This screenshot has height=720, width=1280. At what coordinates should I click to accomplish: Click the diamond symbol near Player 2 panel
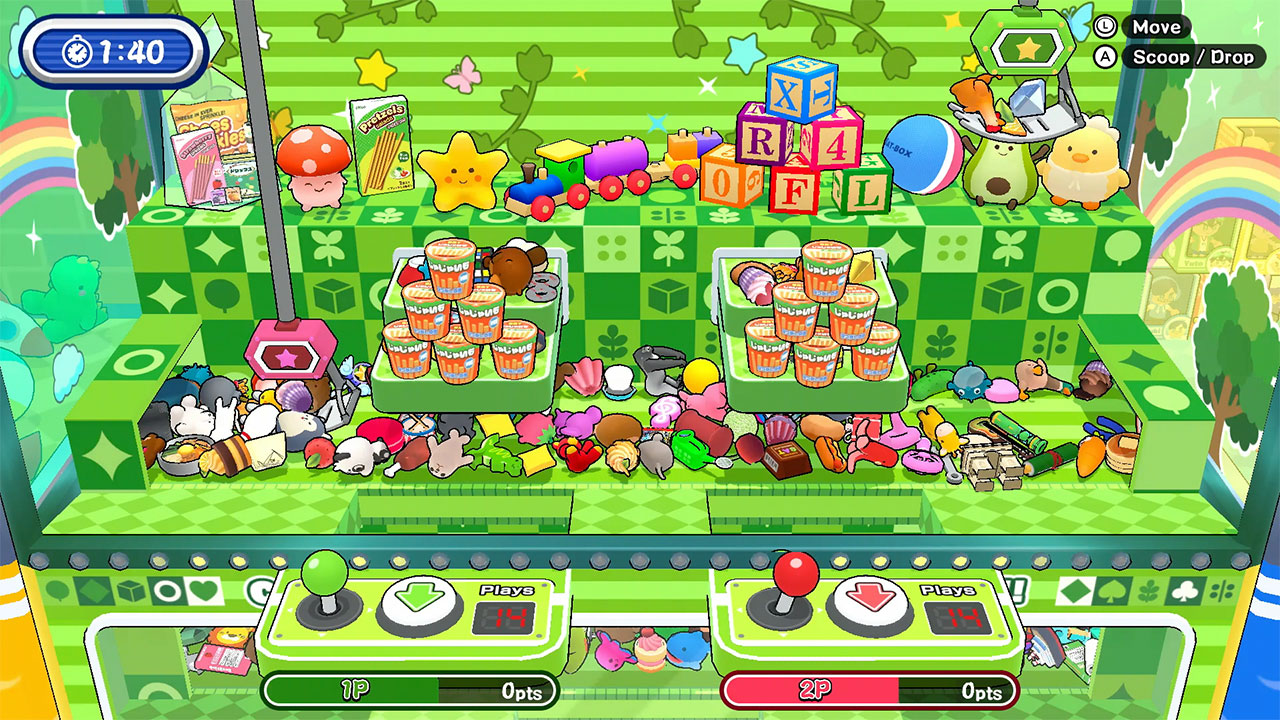point(1076,592)
